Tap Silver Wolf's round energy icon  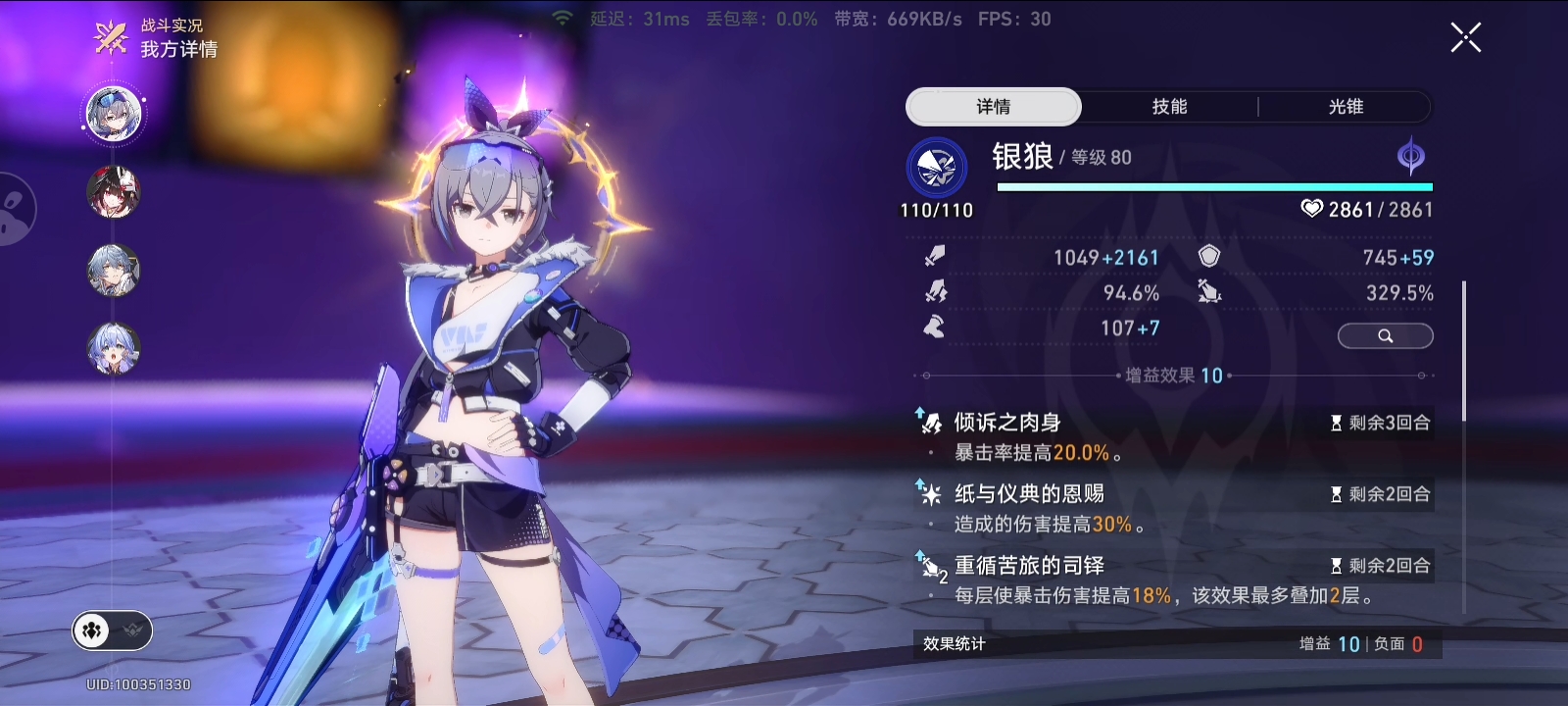(937, 168)
